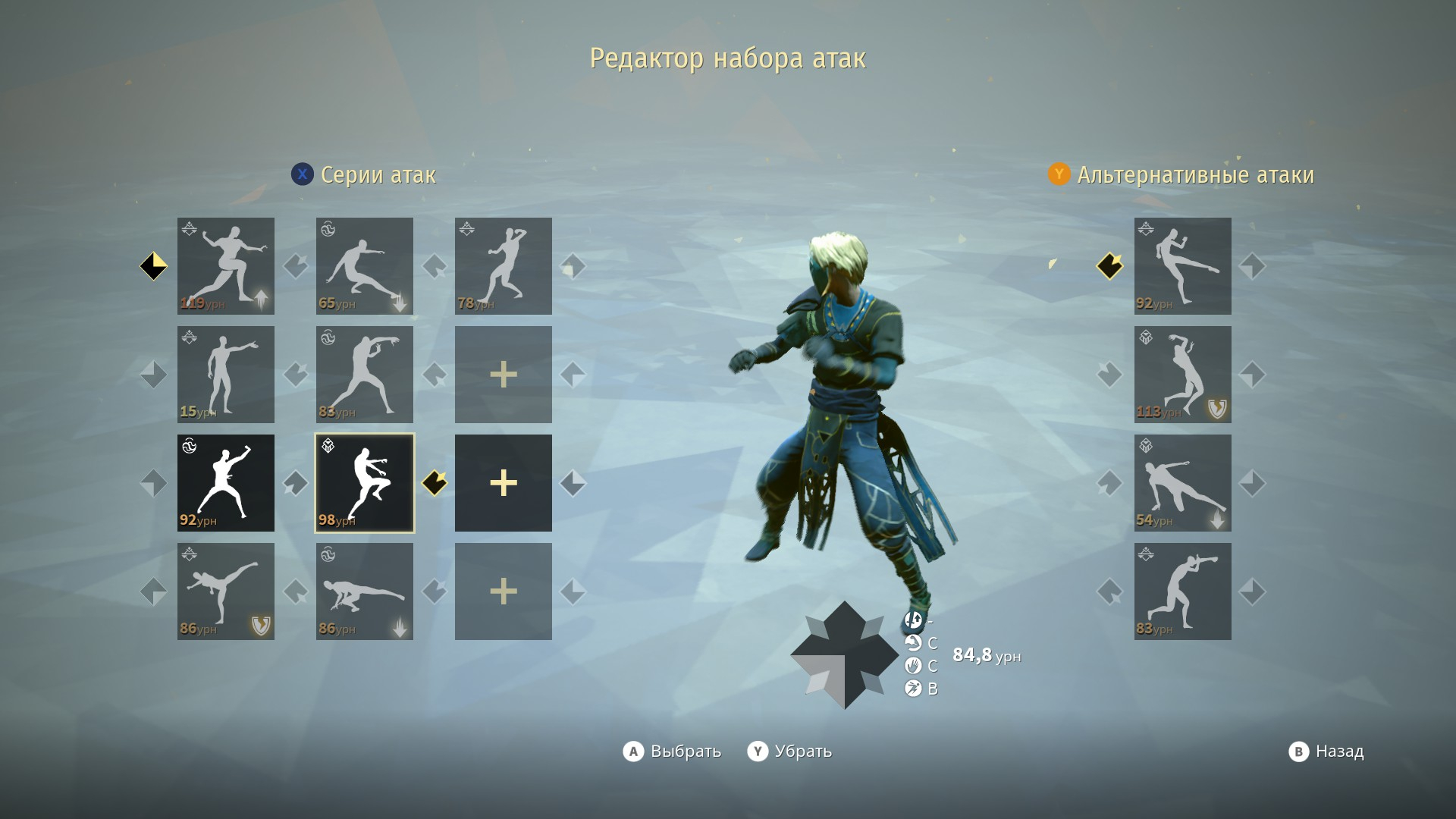The height and width of the screenshot is (819, 1456).
Task: Choose the 83 damage attack in attack series
Action: click(x=365, y=375)
